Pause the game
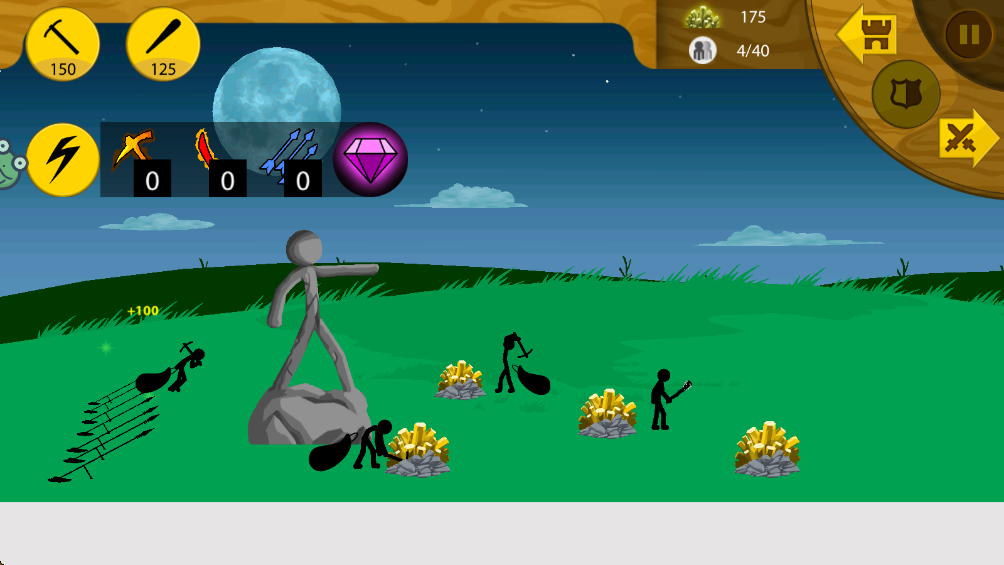Viewport: 1004px width, 565px height. pos(969,35)
